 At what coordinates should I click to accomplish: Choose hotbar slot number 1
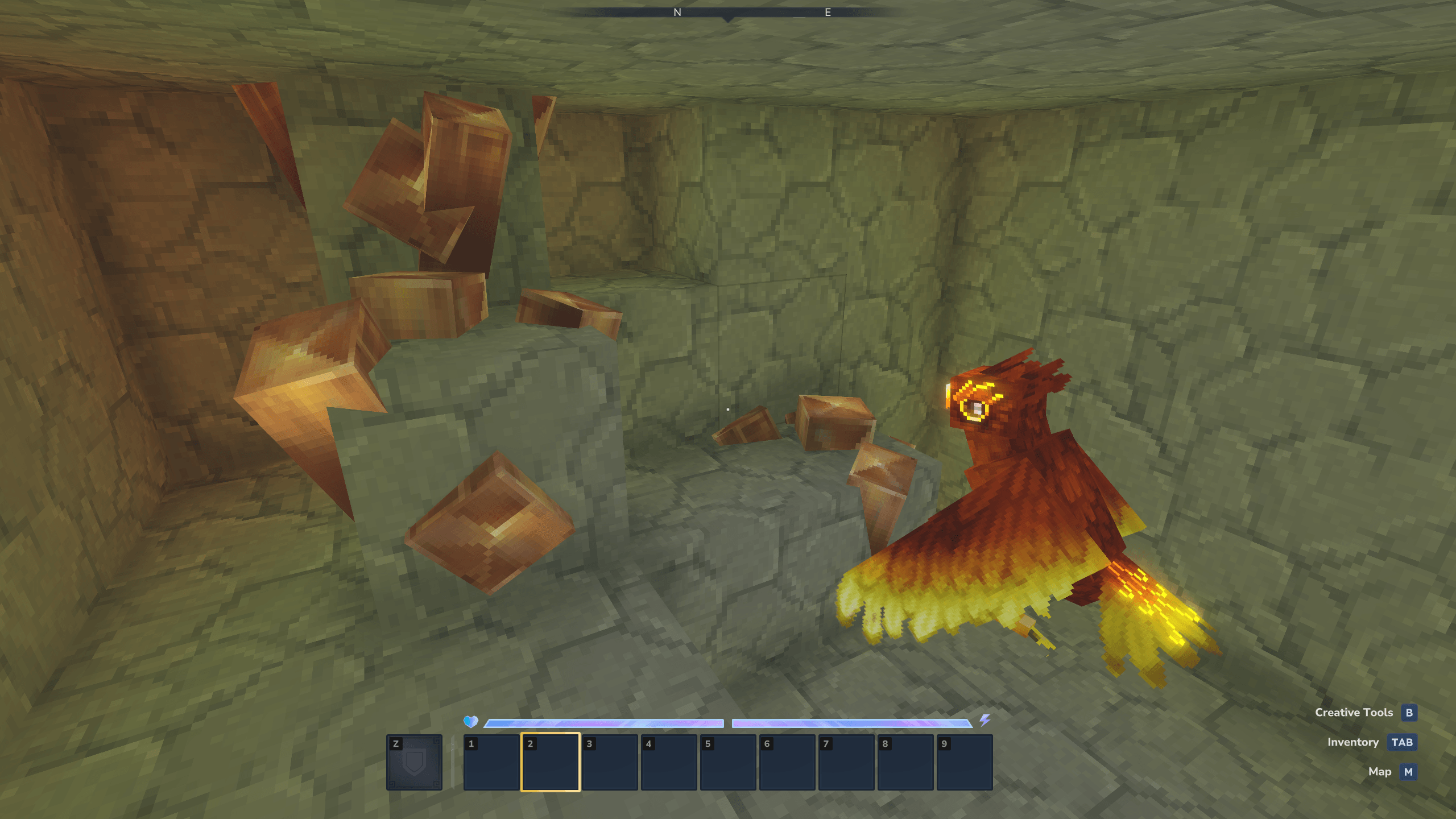tap(491, 762)
